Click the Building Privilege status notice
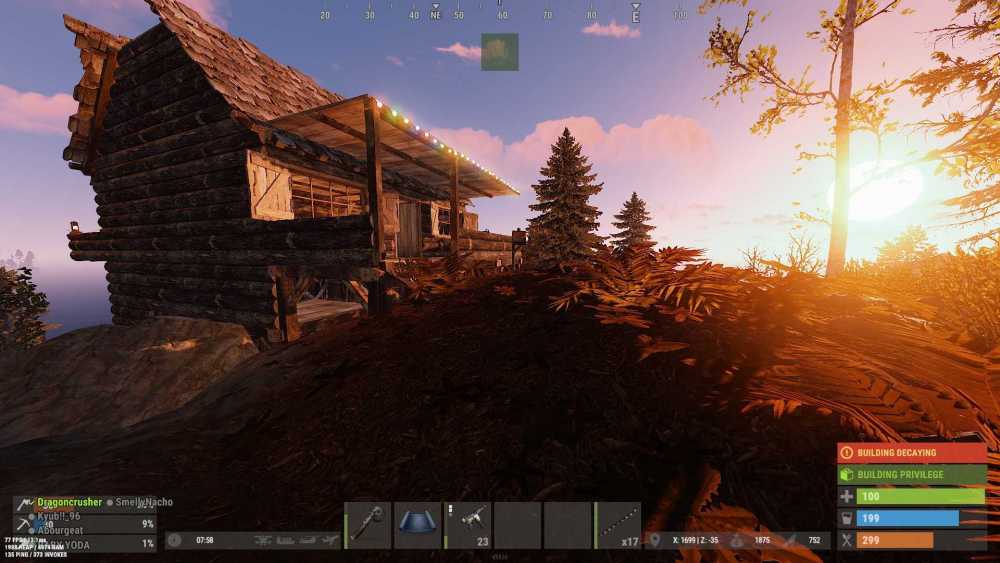The width and height of the screenshot is (1000, 563). click(x=911, y=475)
